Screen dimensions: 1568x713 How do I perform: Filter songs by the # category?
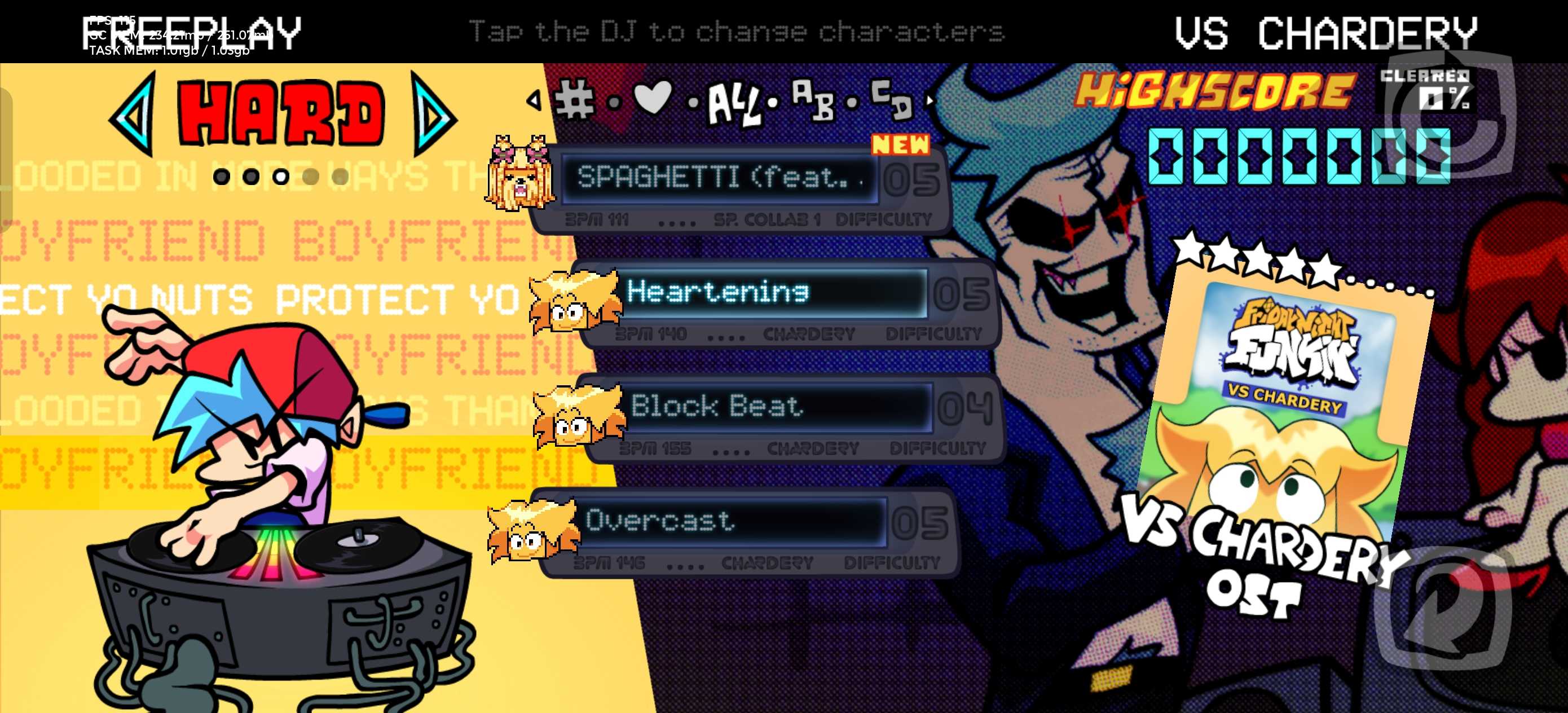tap(574, 100)
